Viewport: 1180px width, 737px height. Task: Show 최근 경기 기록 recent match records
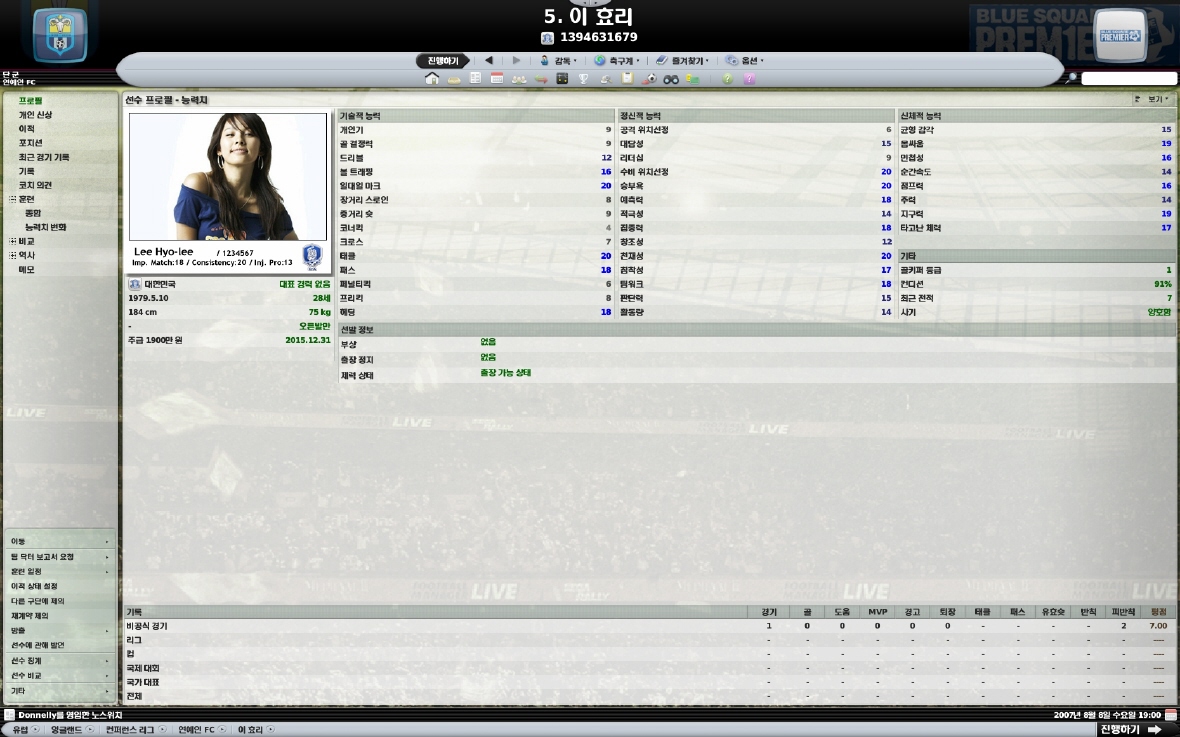coord(44,157)
